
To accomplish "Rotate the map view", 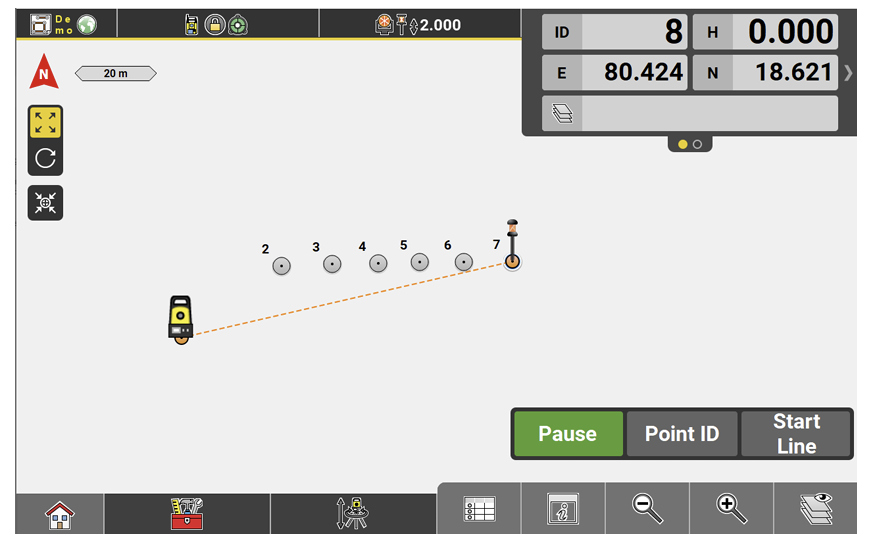I will point(45,157).
